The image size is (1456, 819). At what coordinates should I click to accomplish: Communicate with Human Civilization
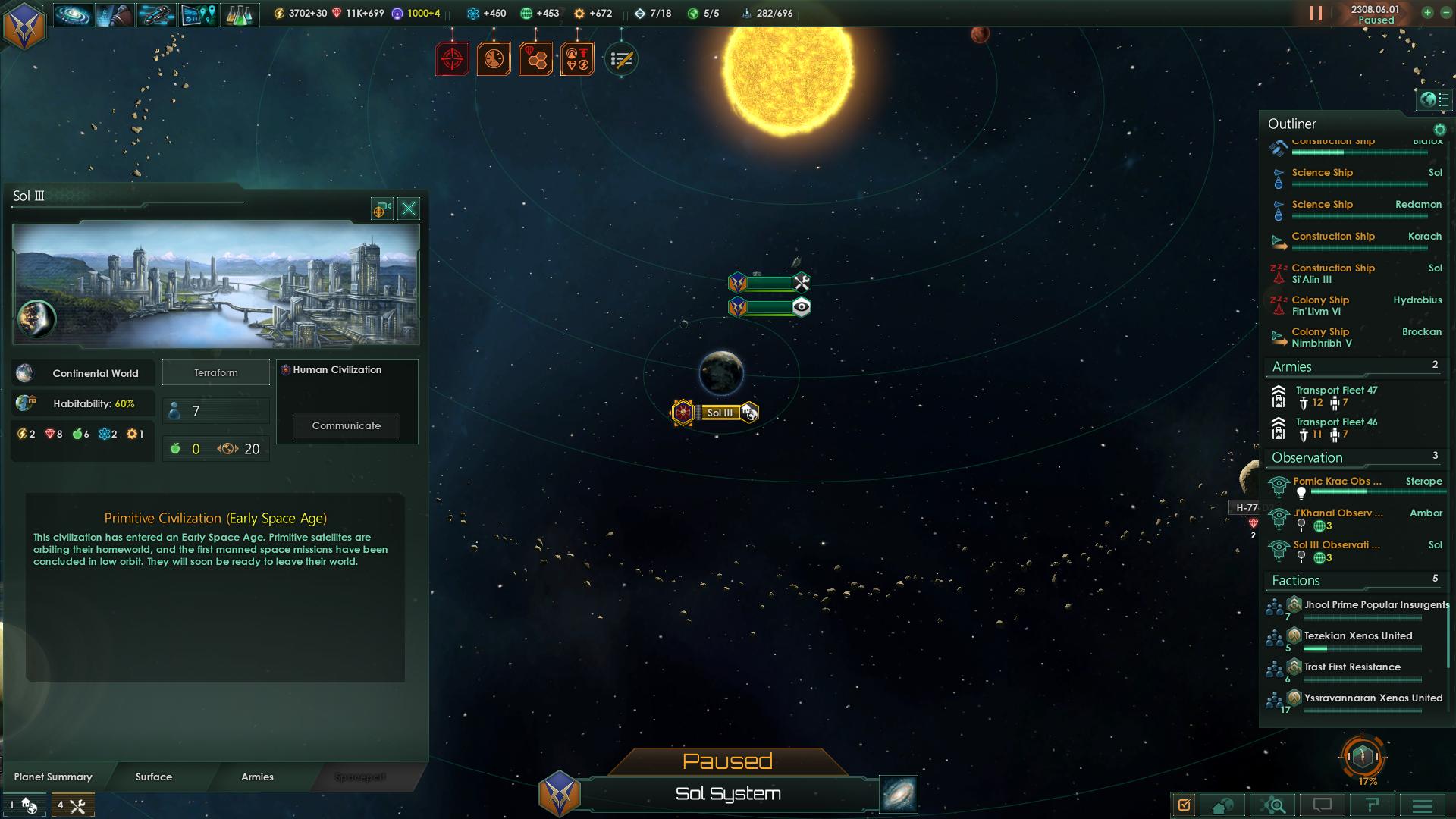(347, 425)
